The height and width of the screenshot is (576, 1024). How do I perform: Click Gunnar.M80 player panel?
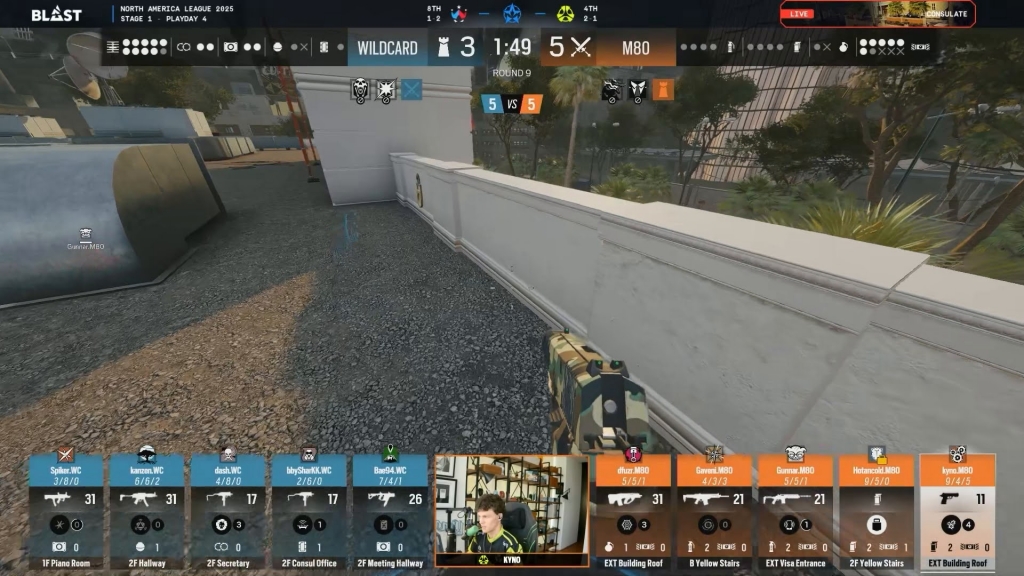click(x=795, y=510)
